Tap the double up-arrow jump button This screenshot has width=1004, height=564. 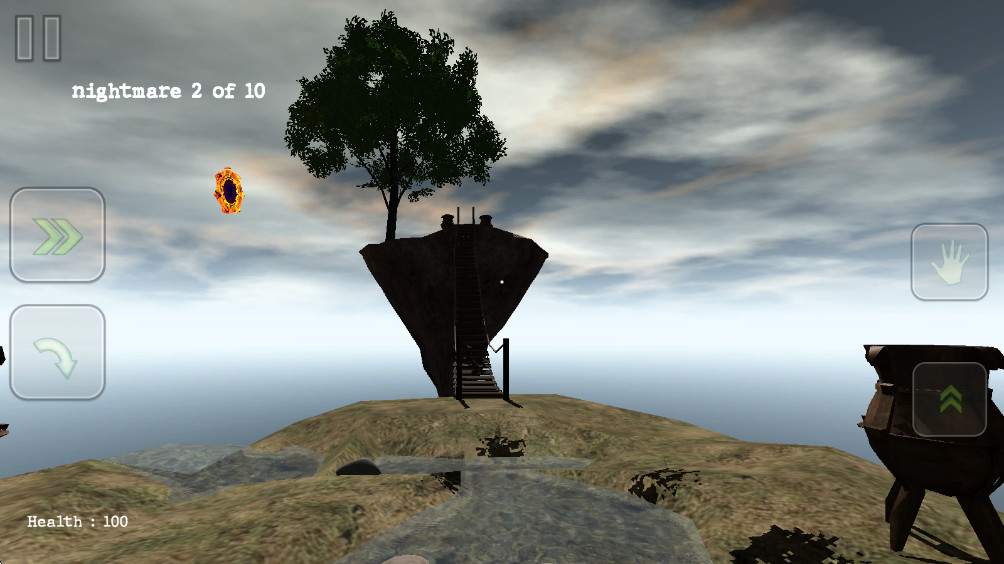[x=950, y=399]
